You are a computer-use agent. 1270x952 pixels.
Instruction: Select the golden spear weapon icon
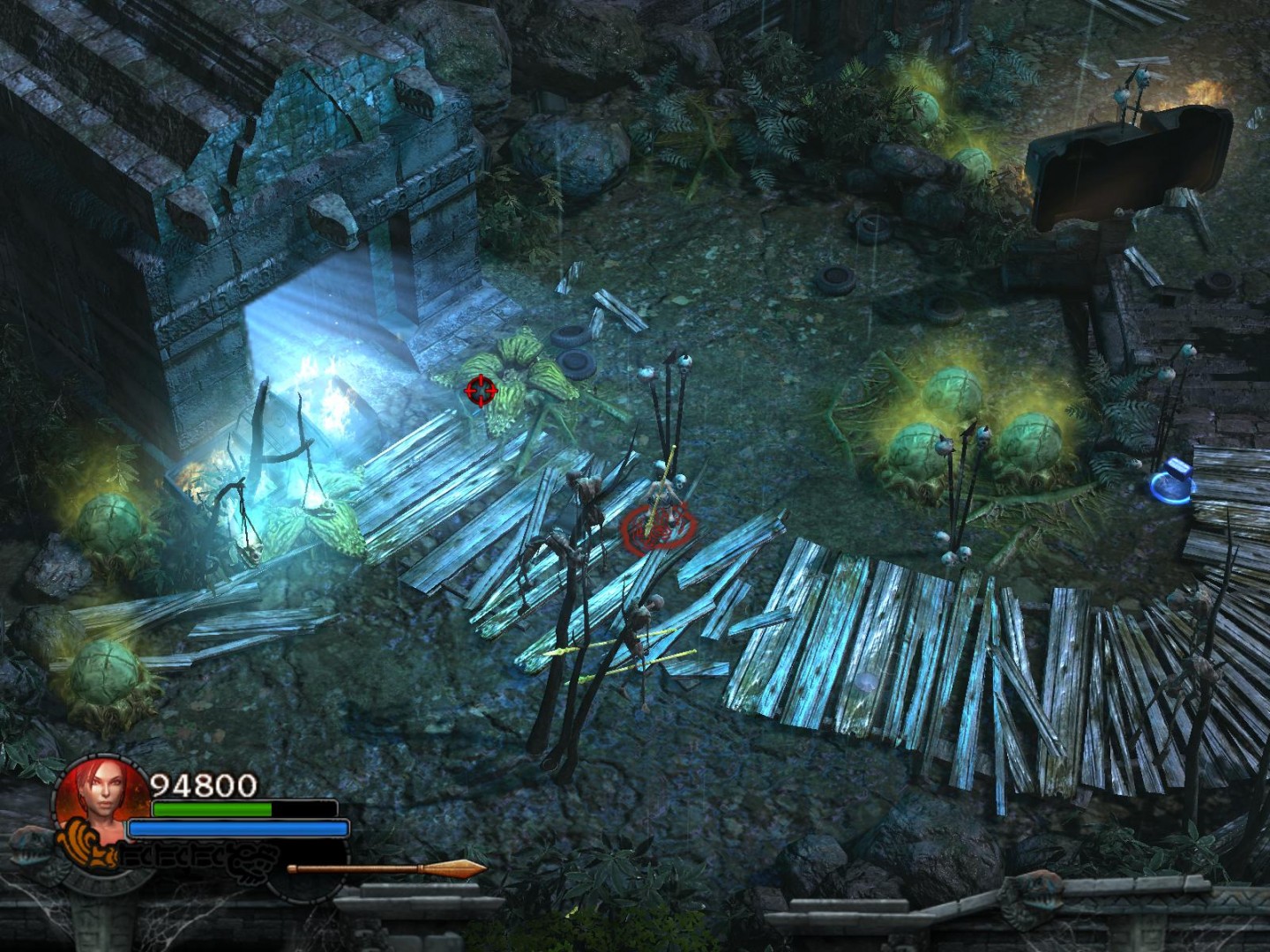click(386, 869)
